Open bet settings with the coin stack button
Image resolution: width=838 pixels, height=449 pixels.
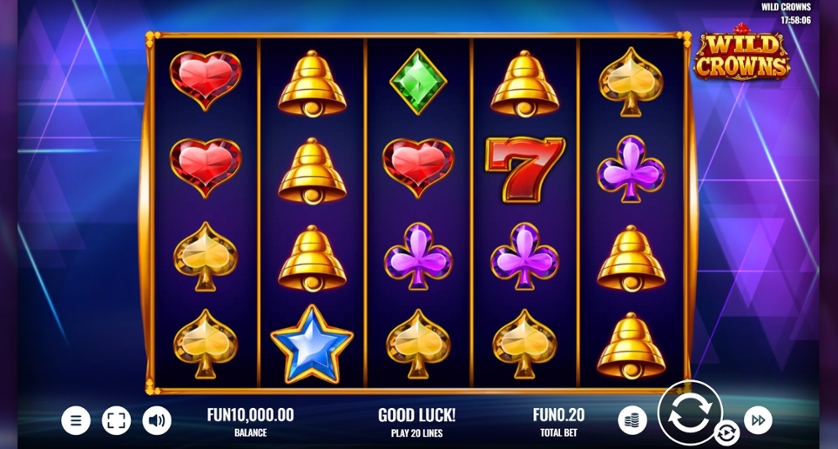[632, 420]
